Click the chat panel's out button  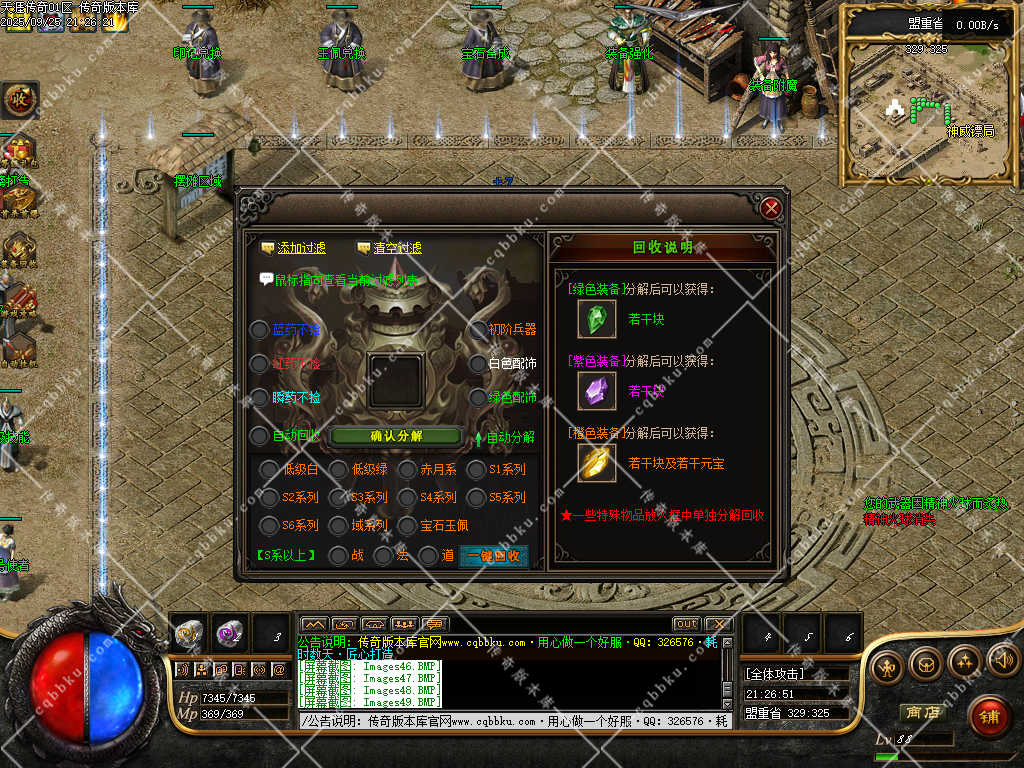coord(686,624)
